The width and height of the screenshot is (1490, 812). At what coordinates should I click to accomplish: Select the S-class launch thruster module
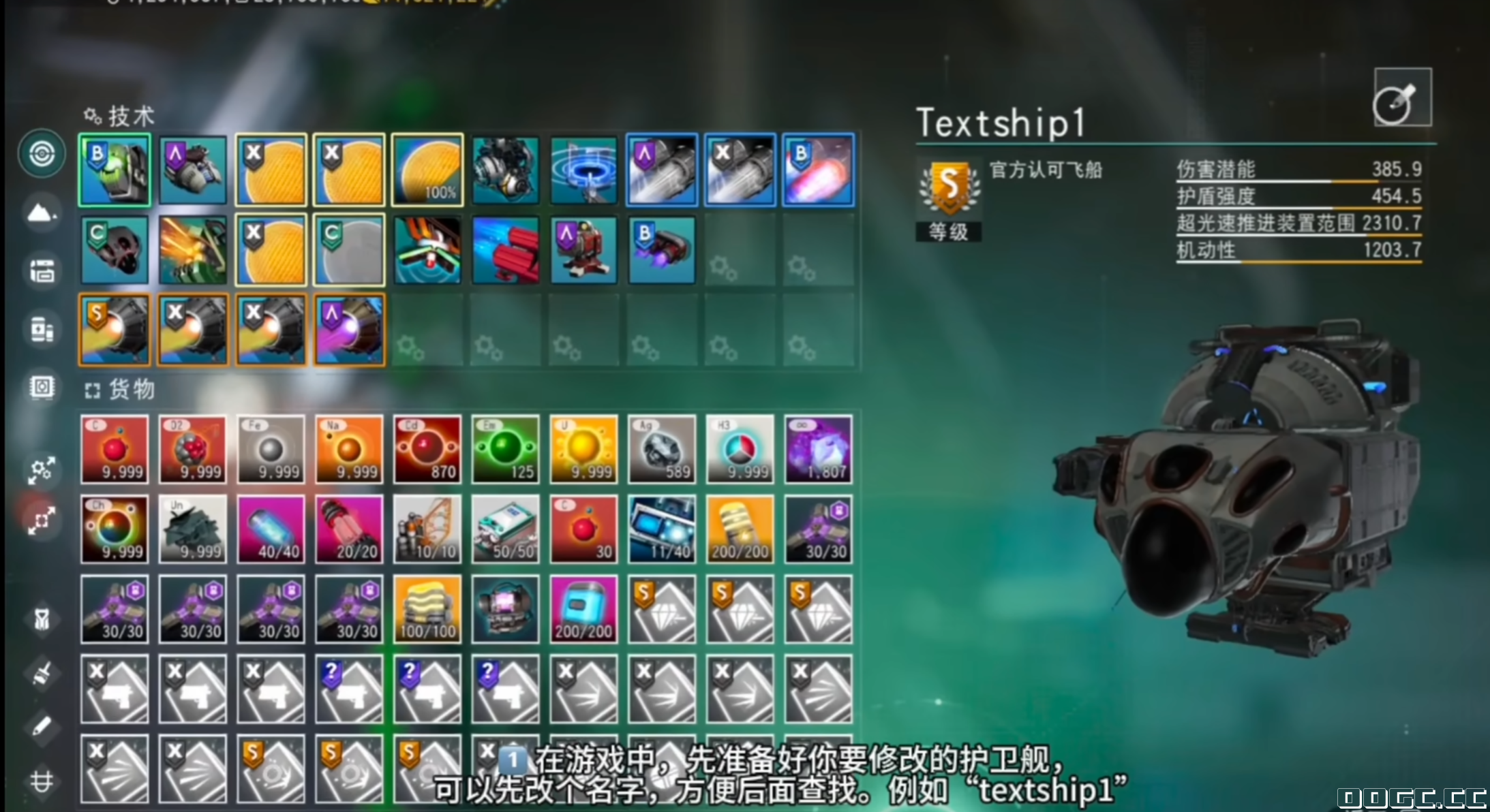pos(114,330)
